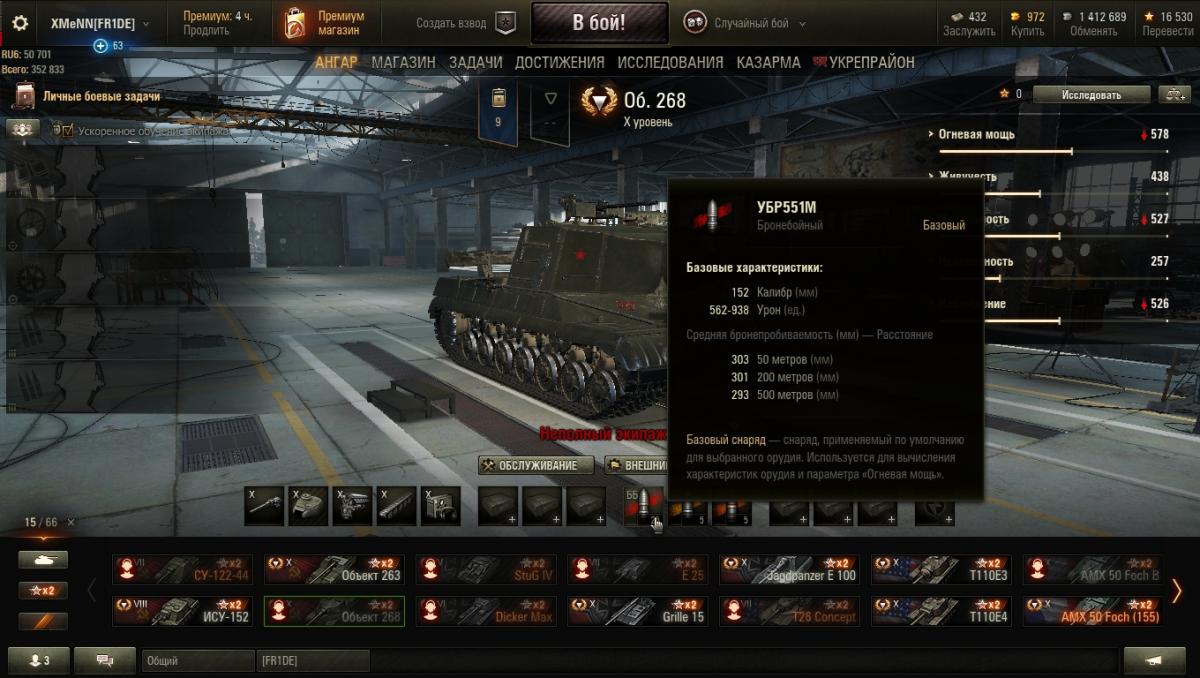Start battle with the В бой! button
The width and height of the screenshot is (1200, 678).
599,23
